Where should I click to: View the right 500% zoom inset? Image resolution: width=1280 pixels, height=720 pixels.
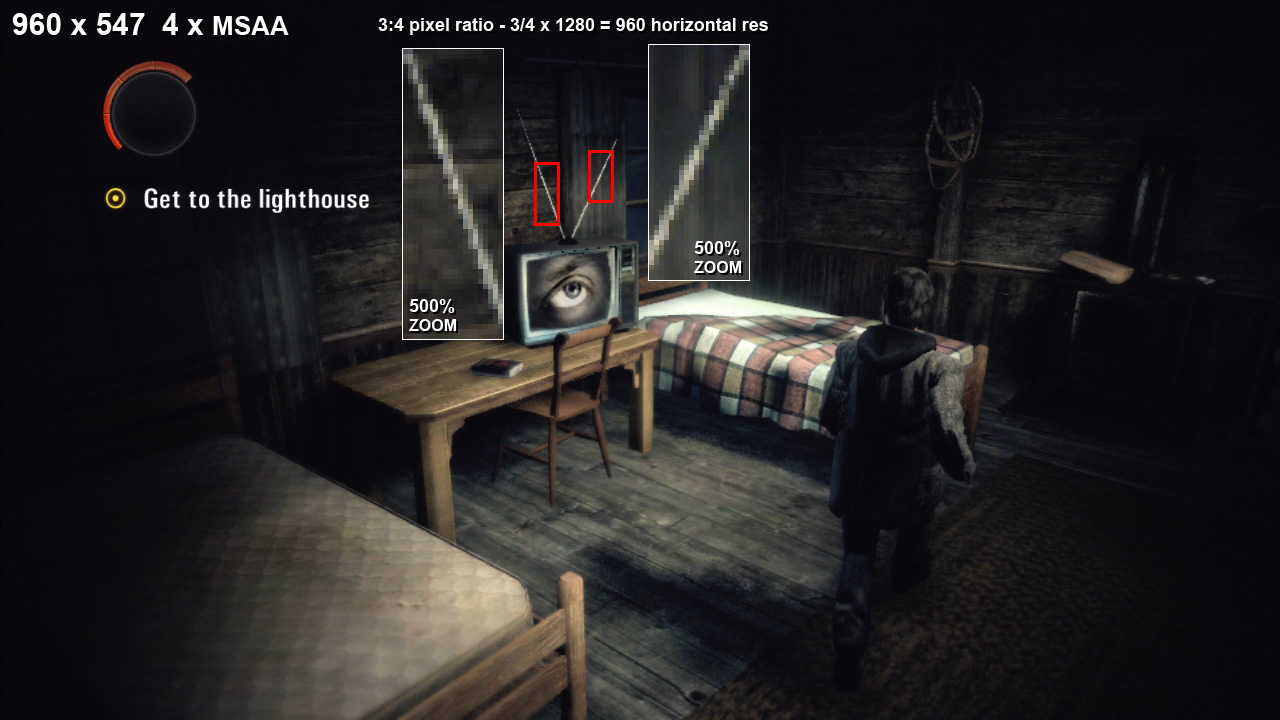(698, 162)
